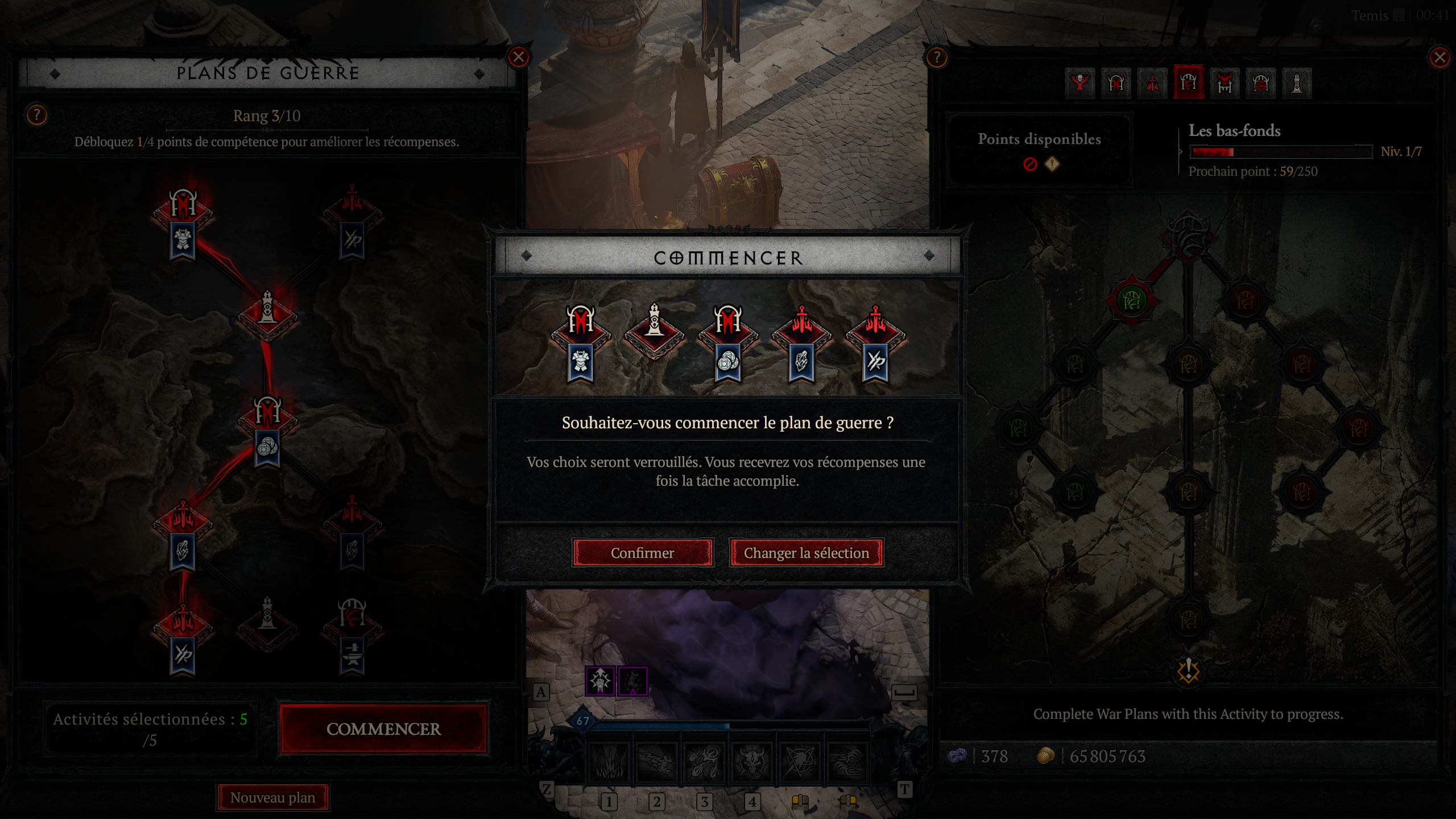The image size is (1456, 819).
Task: Click the exclamation node below the skill tree
Action: pos(1188,671)
